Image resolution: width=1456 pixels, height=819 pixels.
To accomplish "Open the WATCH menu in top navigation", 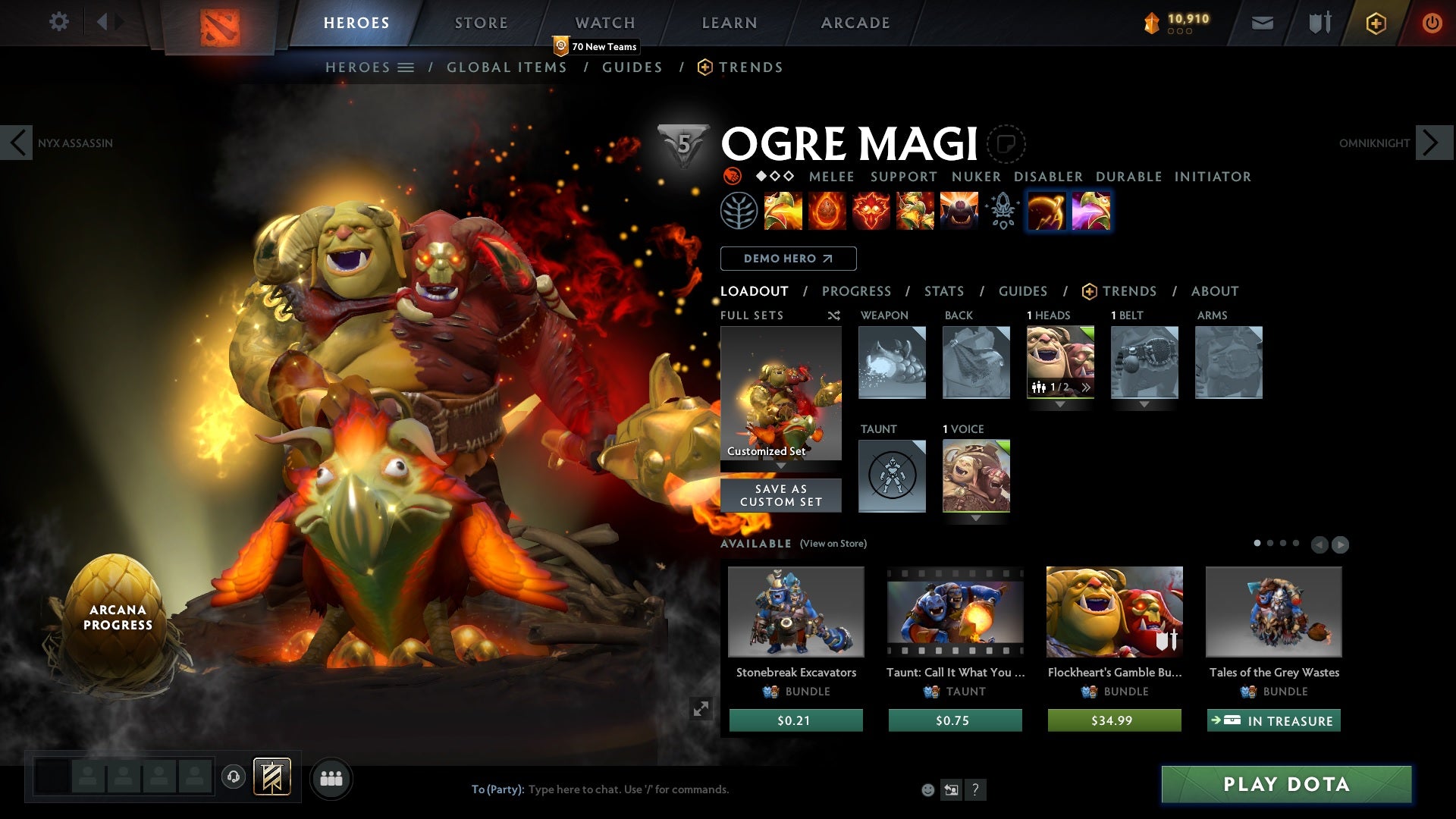I will click(x=604, y=23).
